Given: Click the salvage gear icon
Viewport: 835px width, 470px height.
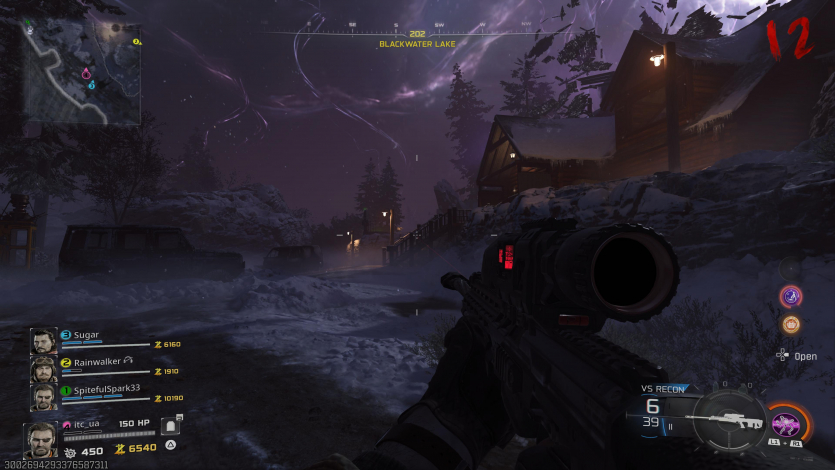Looking at the screenshot, I should [70, 451].
